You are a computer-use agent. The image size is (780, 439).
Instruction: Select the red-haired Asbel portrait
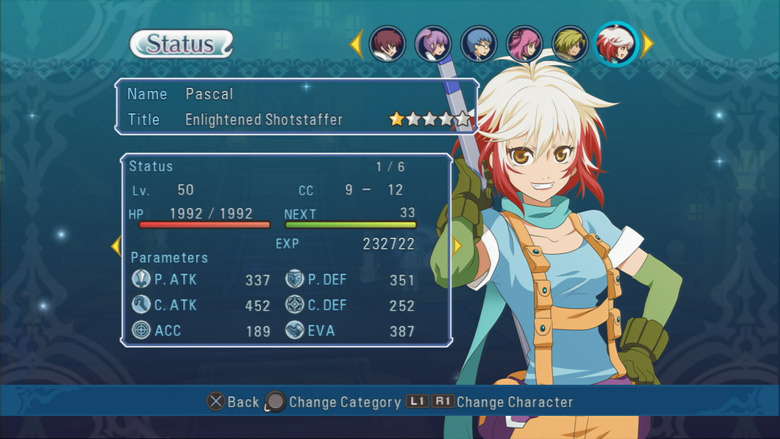click(387, 44)
